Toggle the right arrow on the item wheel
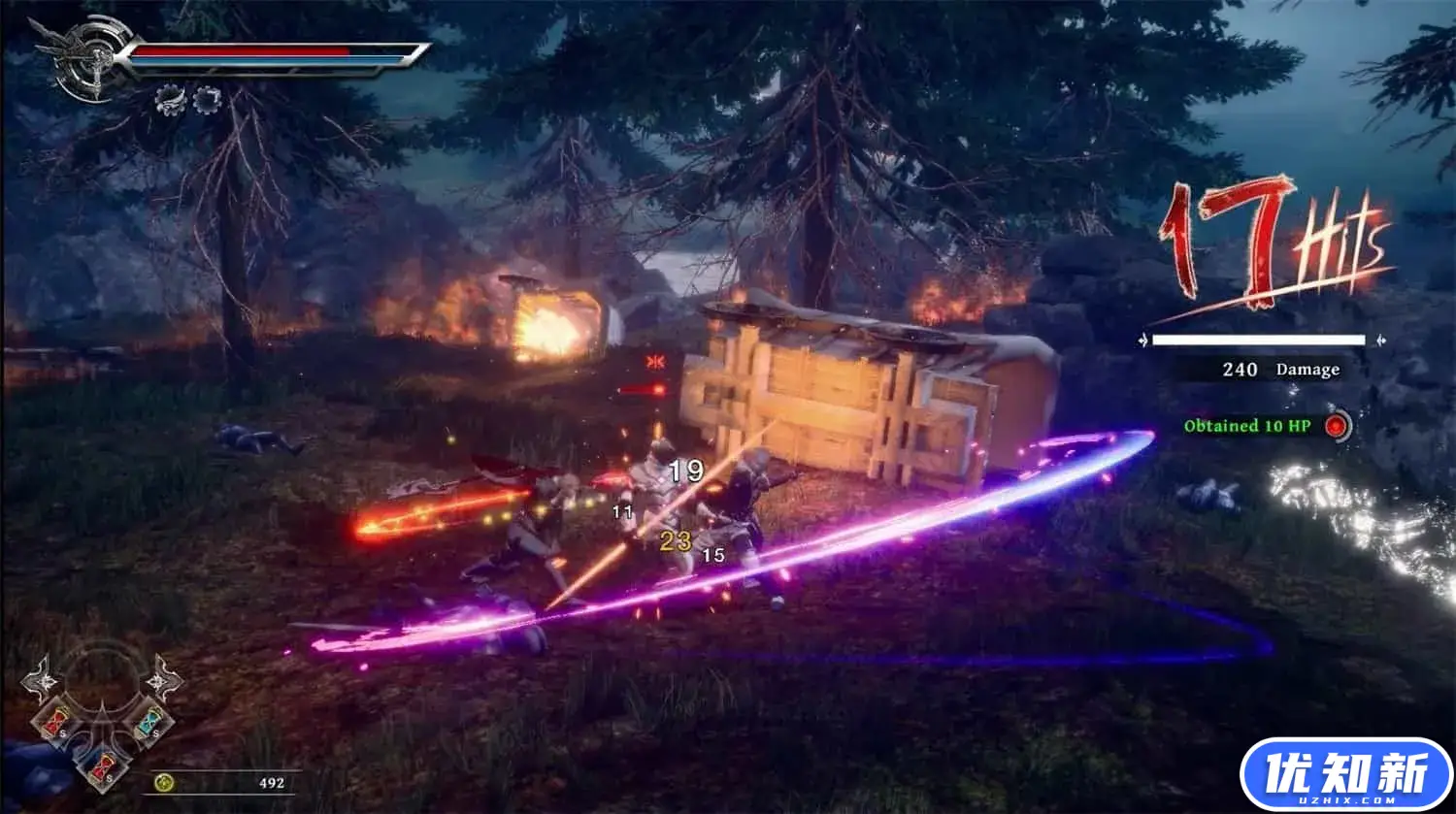Screen dimensions: 1456x814 tap(158, 681)
